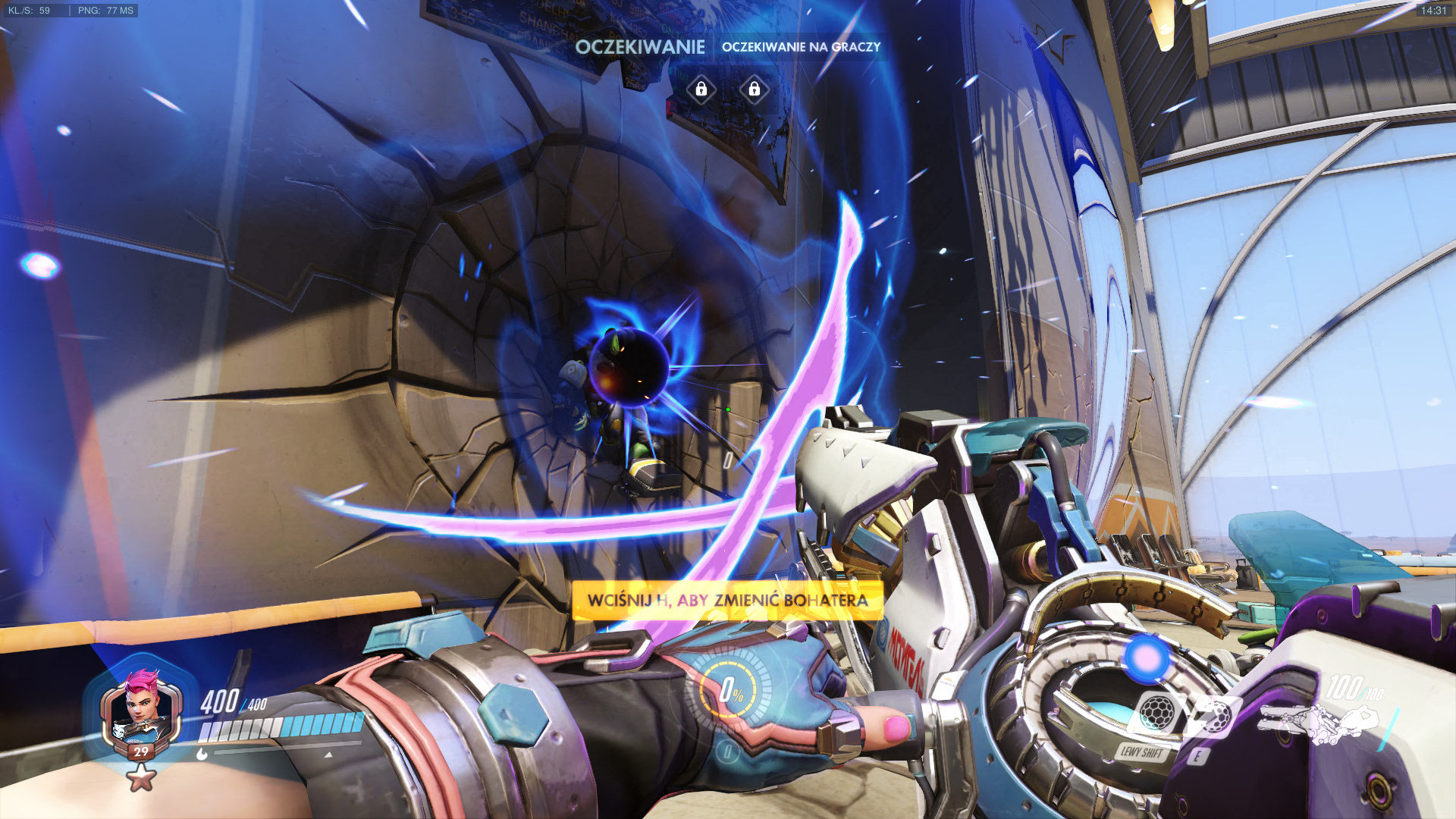1456x819 pixels.
Task: Click the Particle Cannon weapon icon
Action: point(1318,721)
